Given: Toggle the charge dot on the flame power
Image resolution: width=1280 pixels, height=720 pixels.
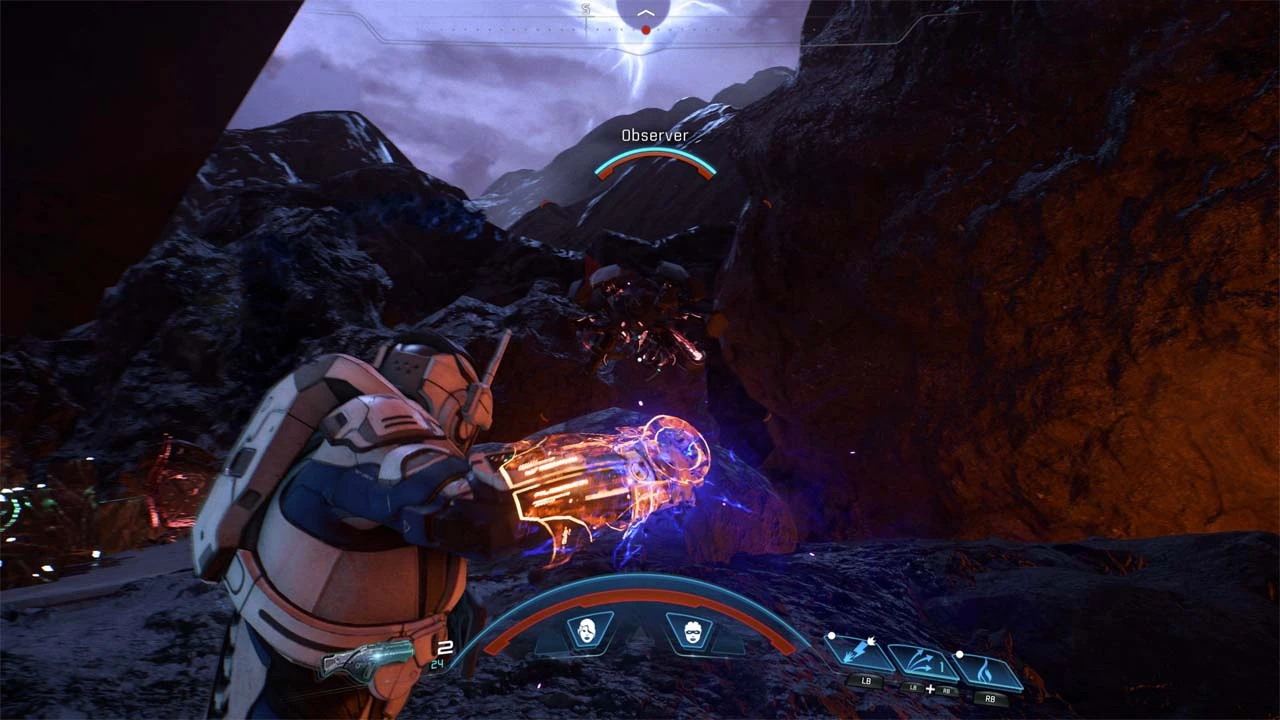Looking at the screenshot, I should [960, 654].
